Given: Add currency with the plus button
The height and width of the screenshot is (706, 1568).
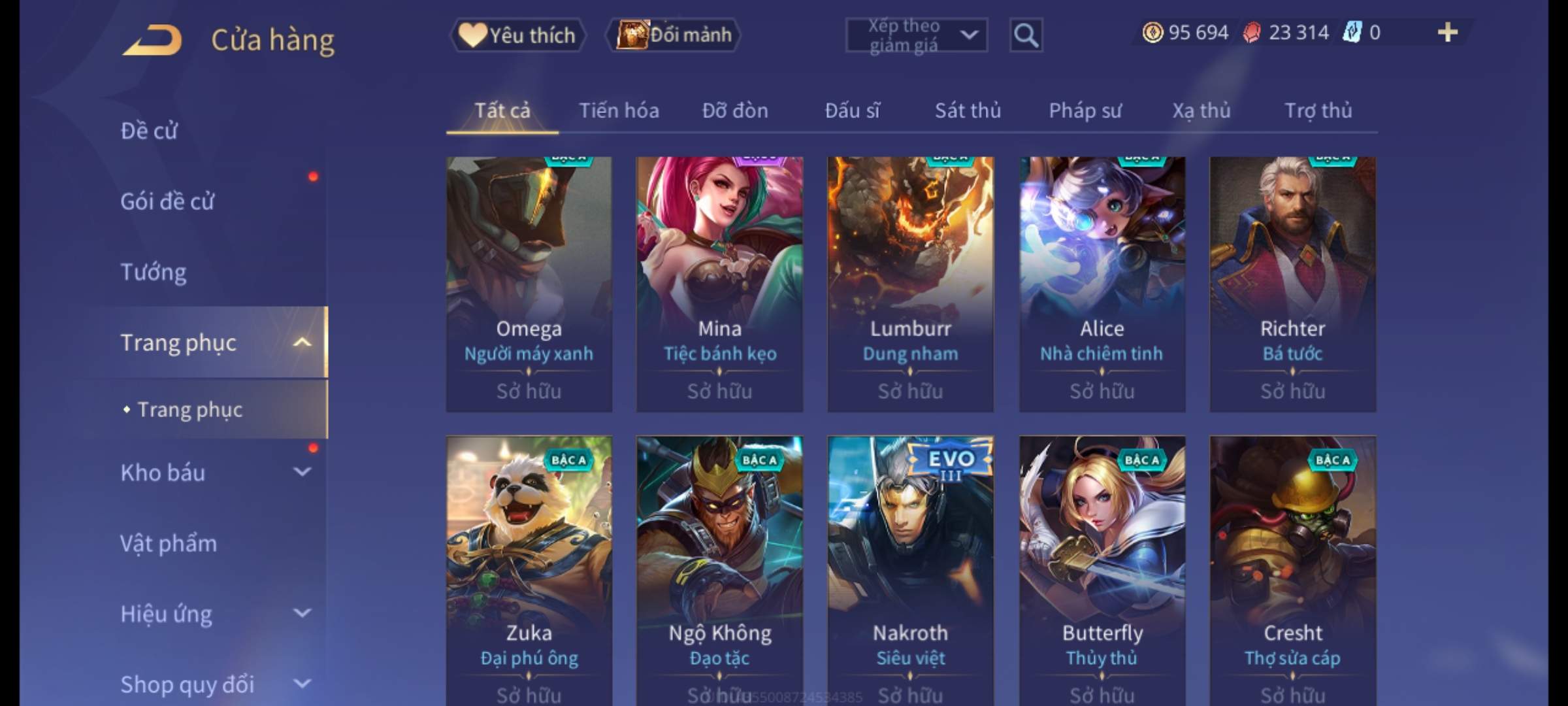Looking at the screenshot, I should tap(1447, 33).
